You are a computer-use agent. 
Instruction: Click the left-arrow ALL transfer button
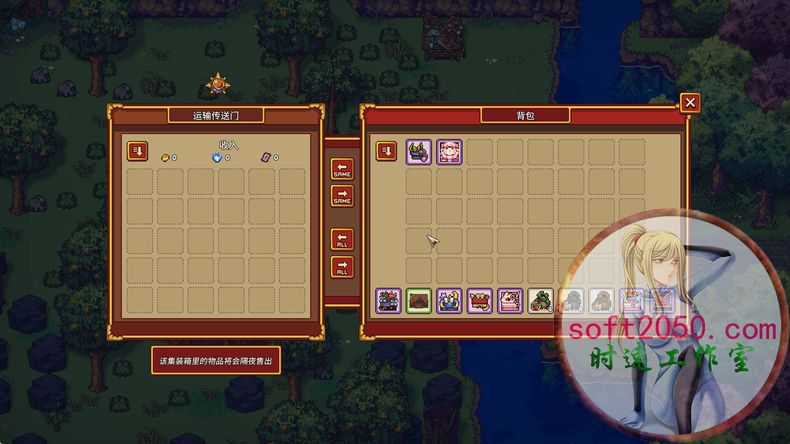click(x=342, y=240)
